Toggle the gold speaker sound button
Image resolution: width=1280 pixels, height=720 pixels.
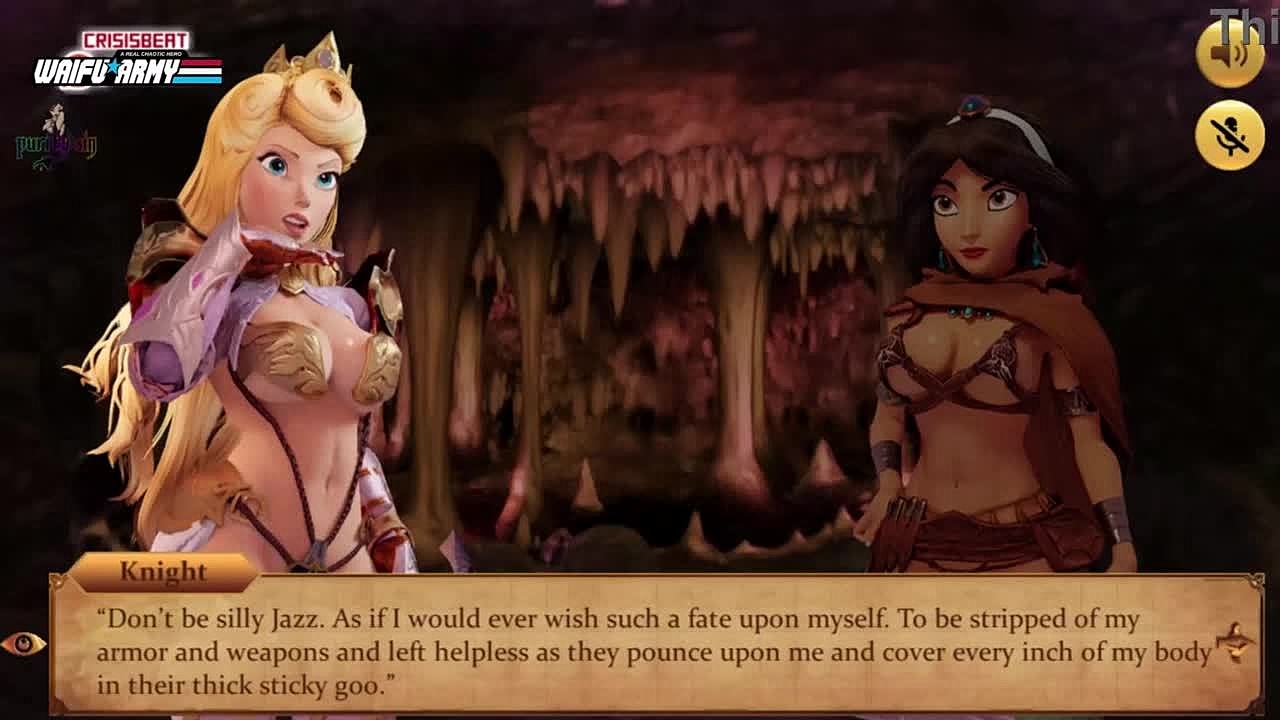click(x=1229, y=52)
